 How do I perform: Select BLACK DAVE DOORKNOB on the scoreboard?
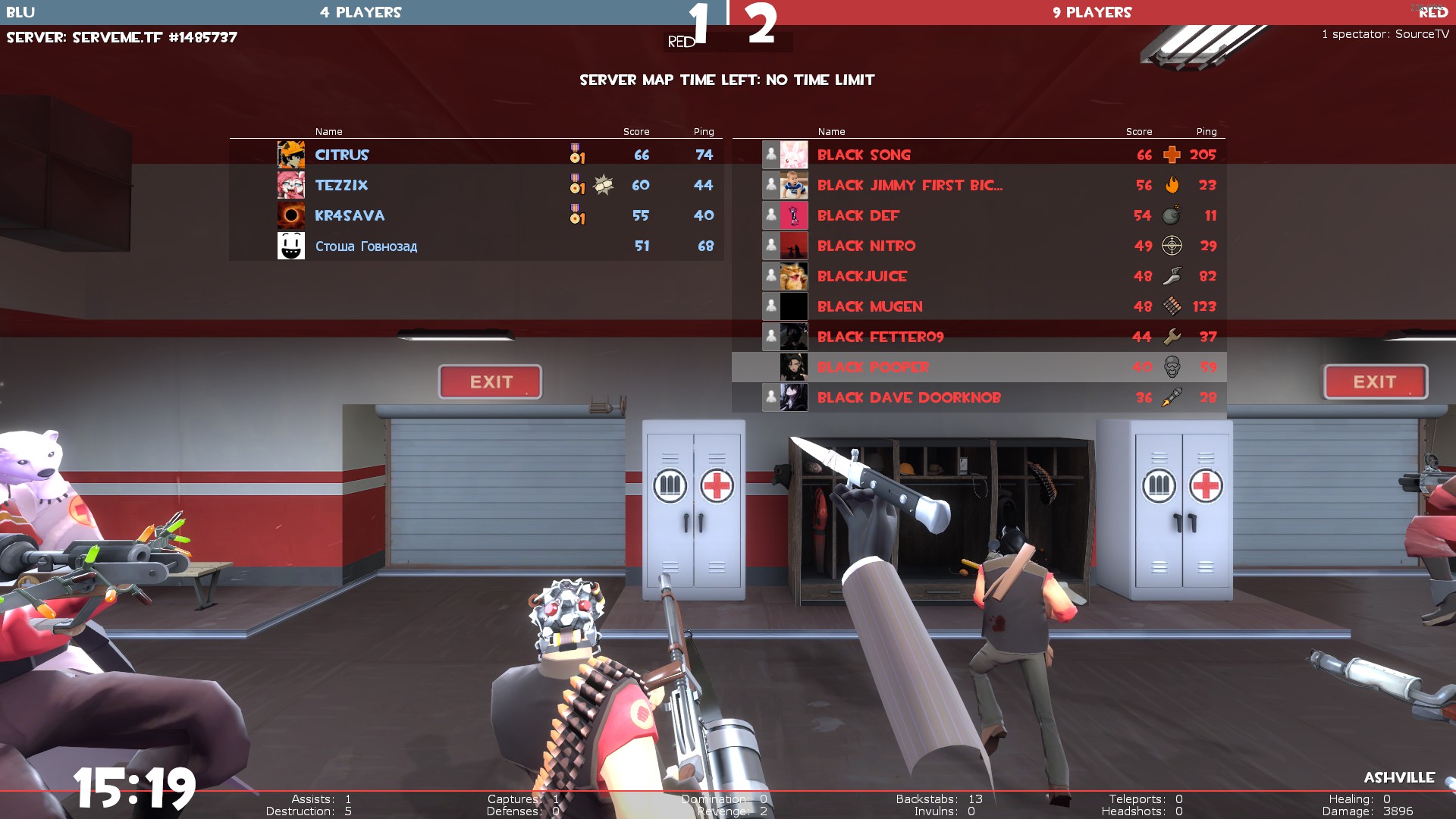908,397
